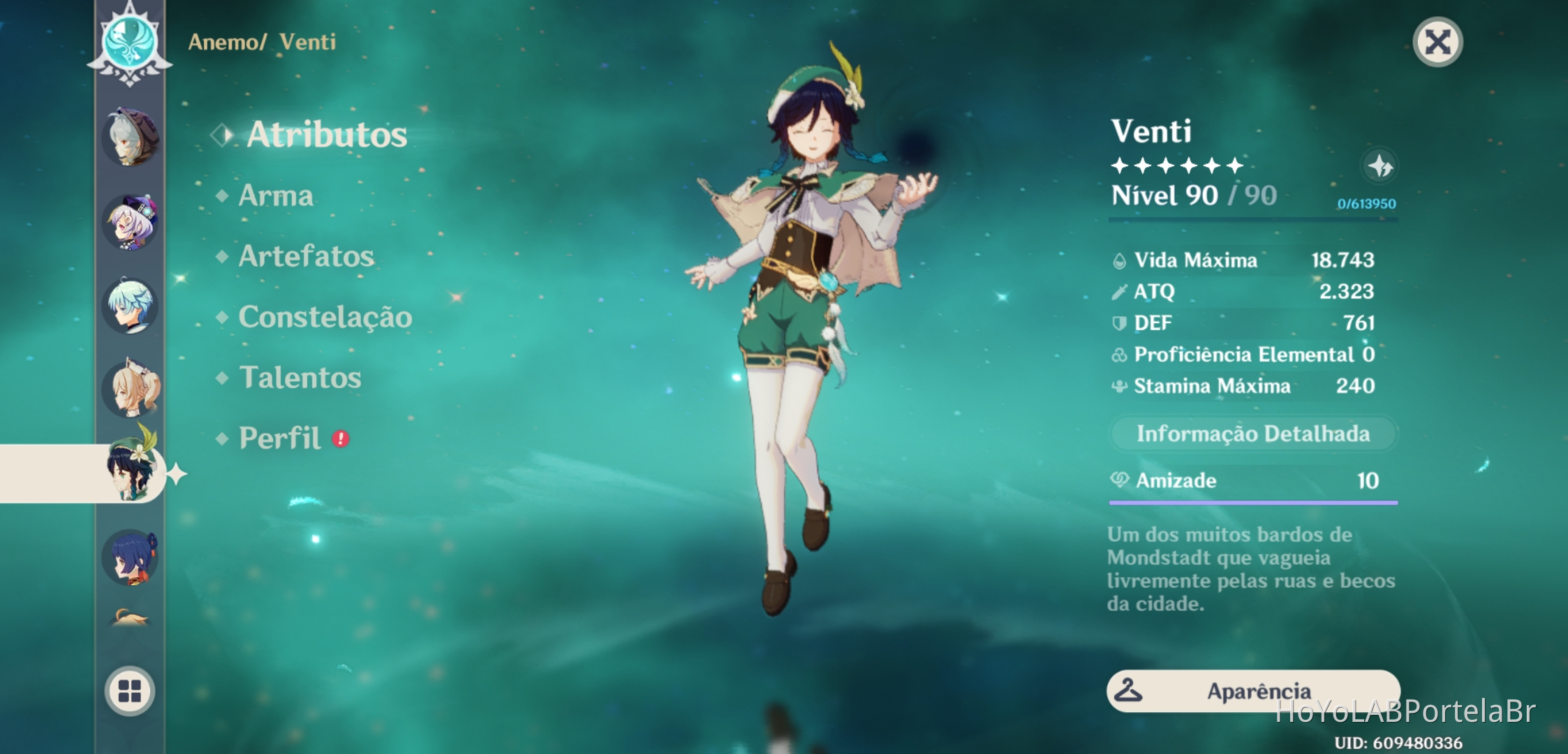Switch to the Constelação section

click(325, 317)
